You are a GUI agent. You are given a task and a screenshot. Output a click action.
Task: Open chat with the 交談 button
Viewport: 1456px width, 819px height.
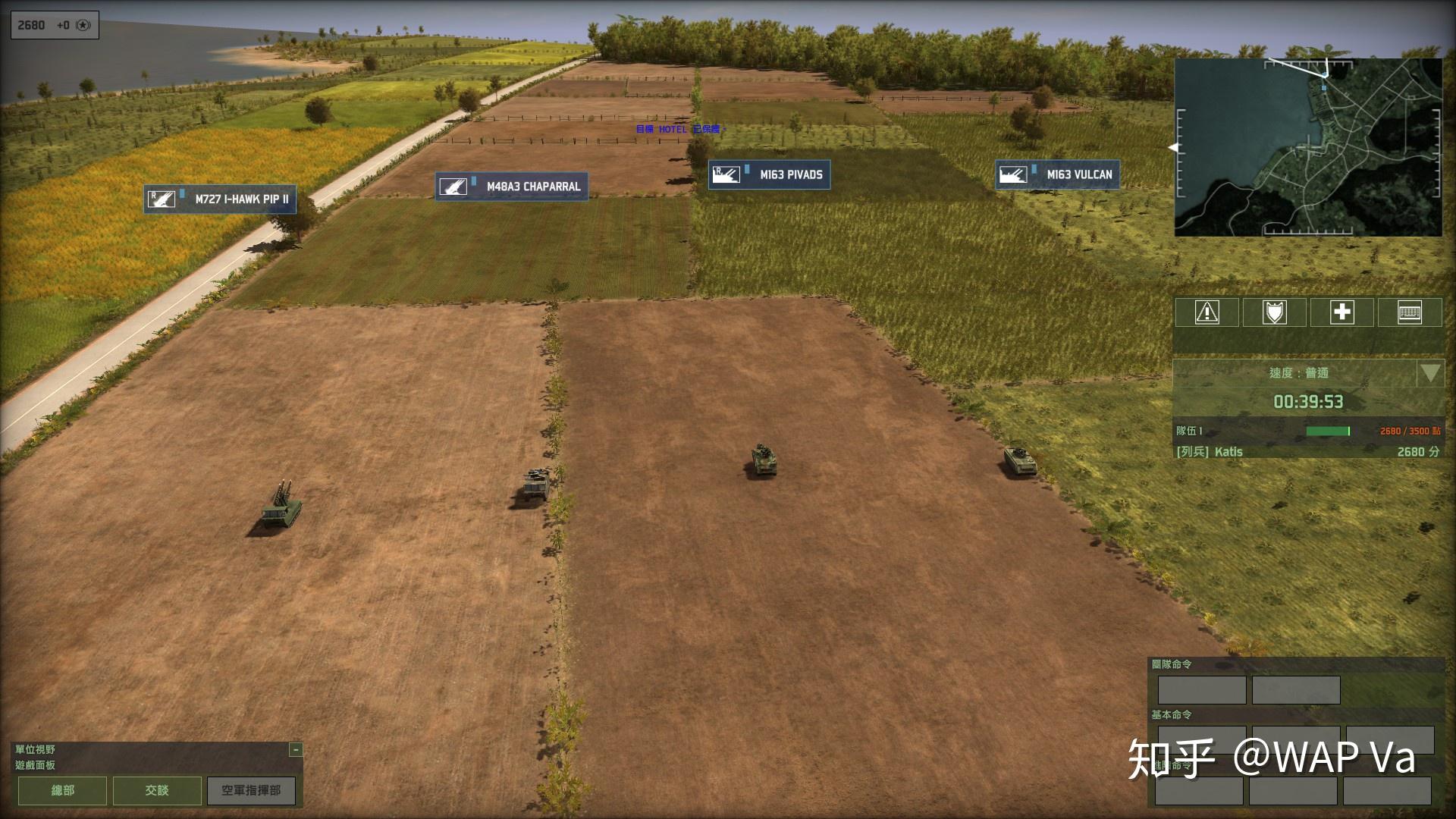156,790
